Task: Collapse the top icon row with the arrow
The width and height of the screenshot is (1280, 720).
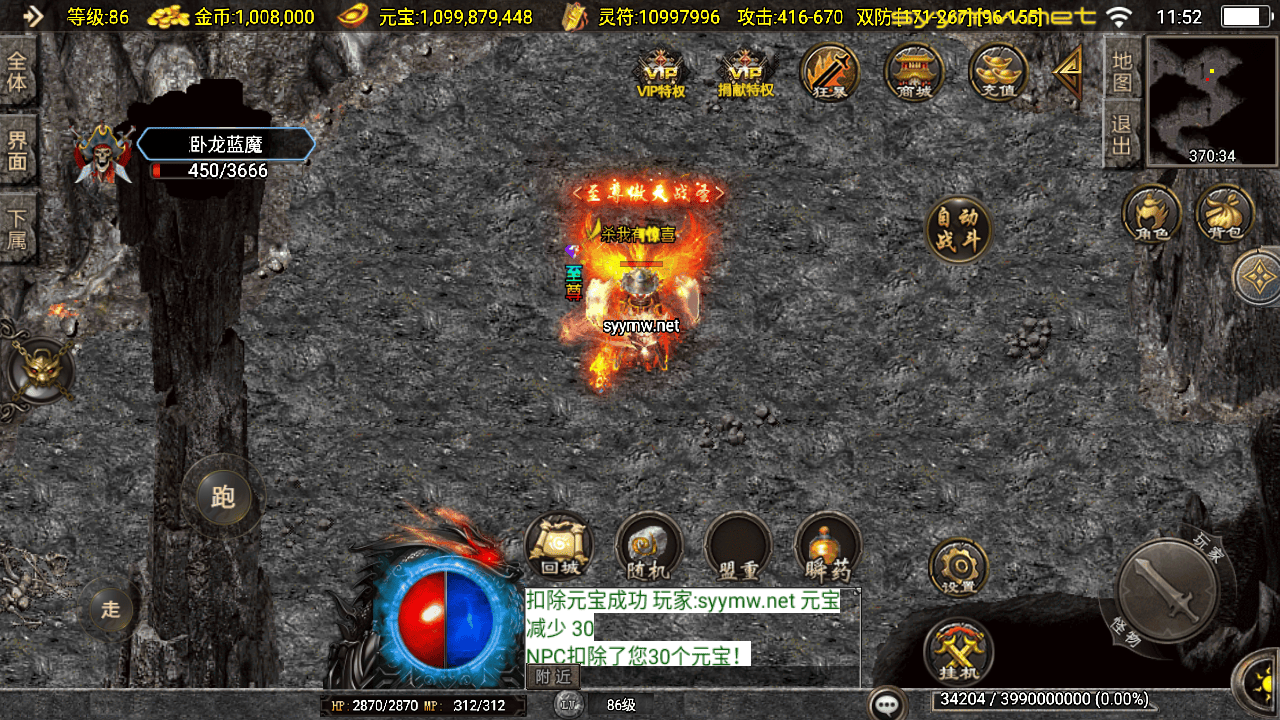Action: click(1068, 72)
